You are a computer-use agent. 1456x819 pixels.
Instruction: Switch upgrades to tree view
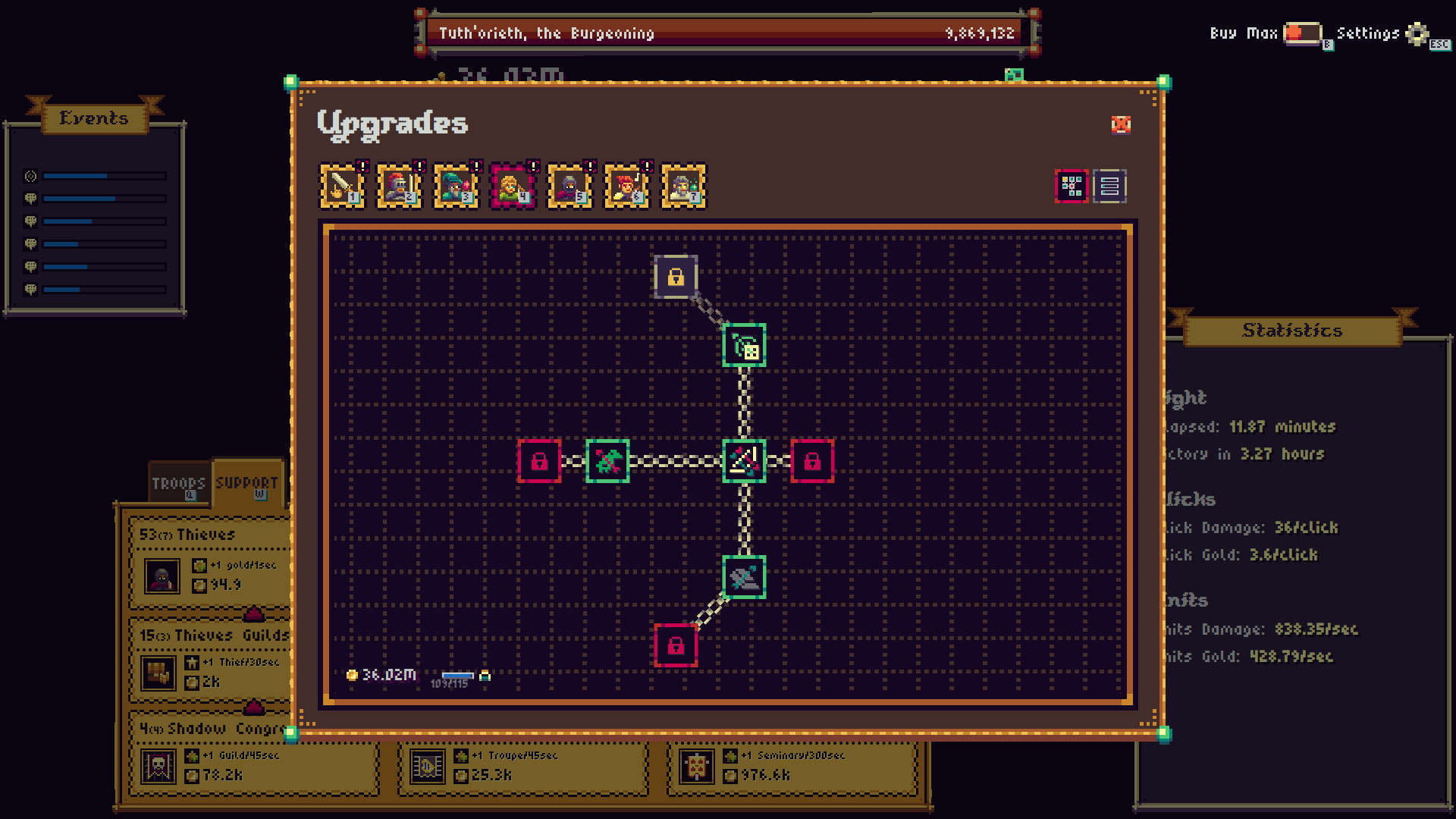[x=1072, y=187]
